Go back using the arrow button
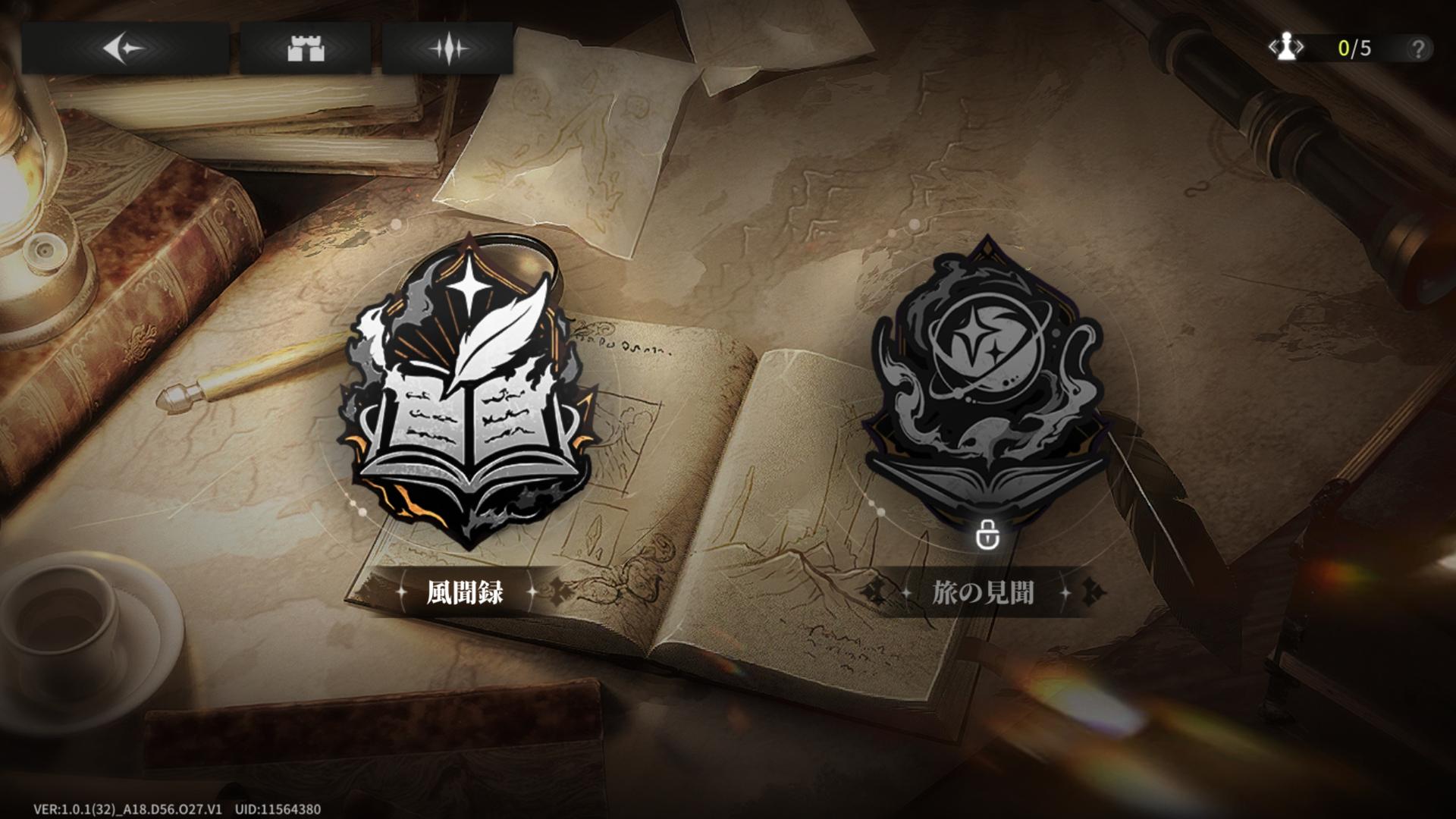 [x=124, y=49]
